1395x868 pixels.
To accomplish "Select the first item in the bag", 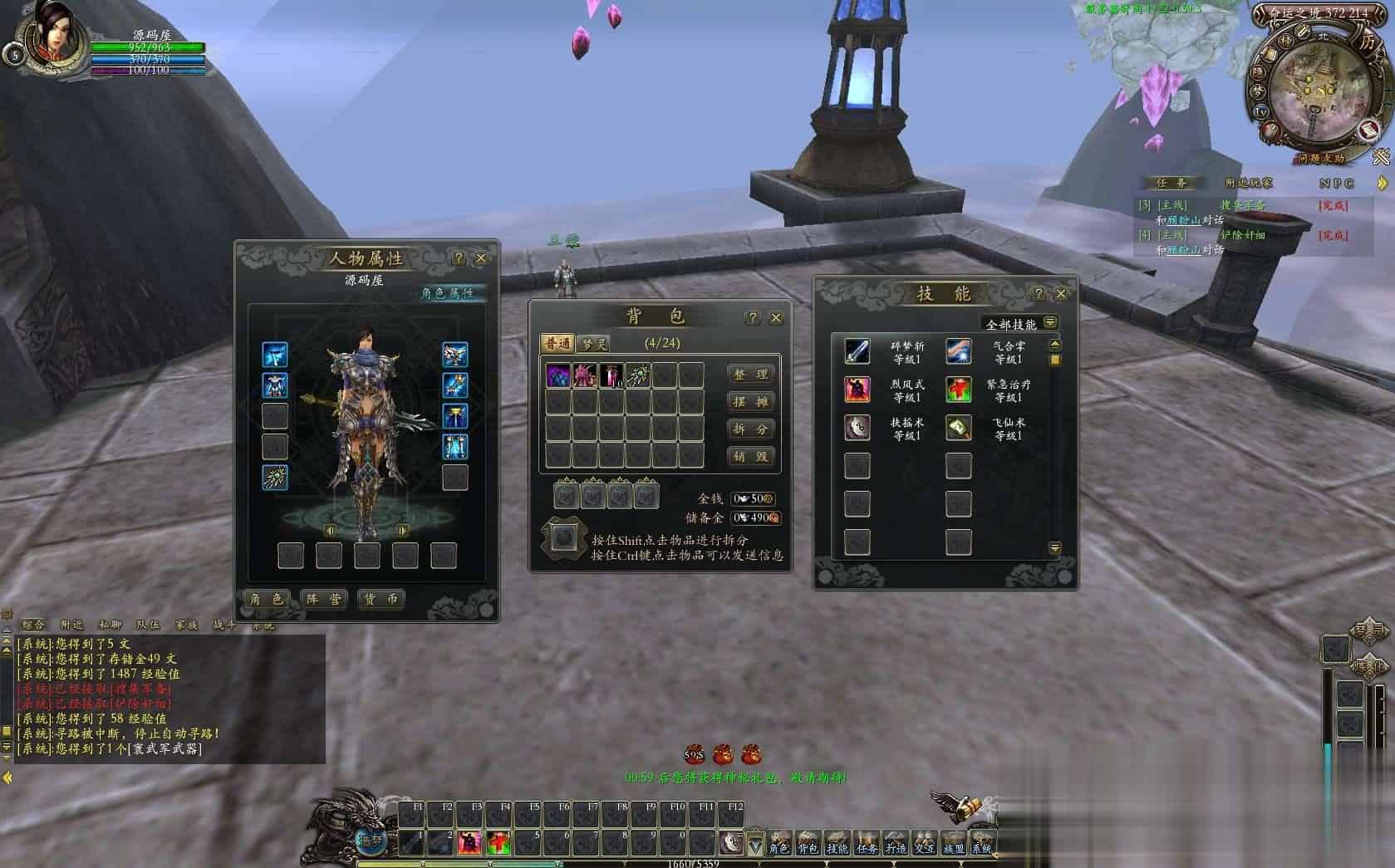I will 558,375.
